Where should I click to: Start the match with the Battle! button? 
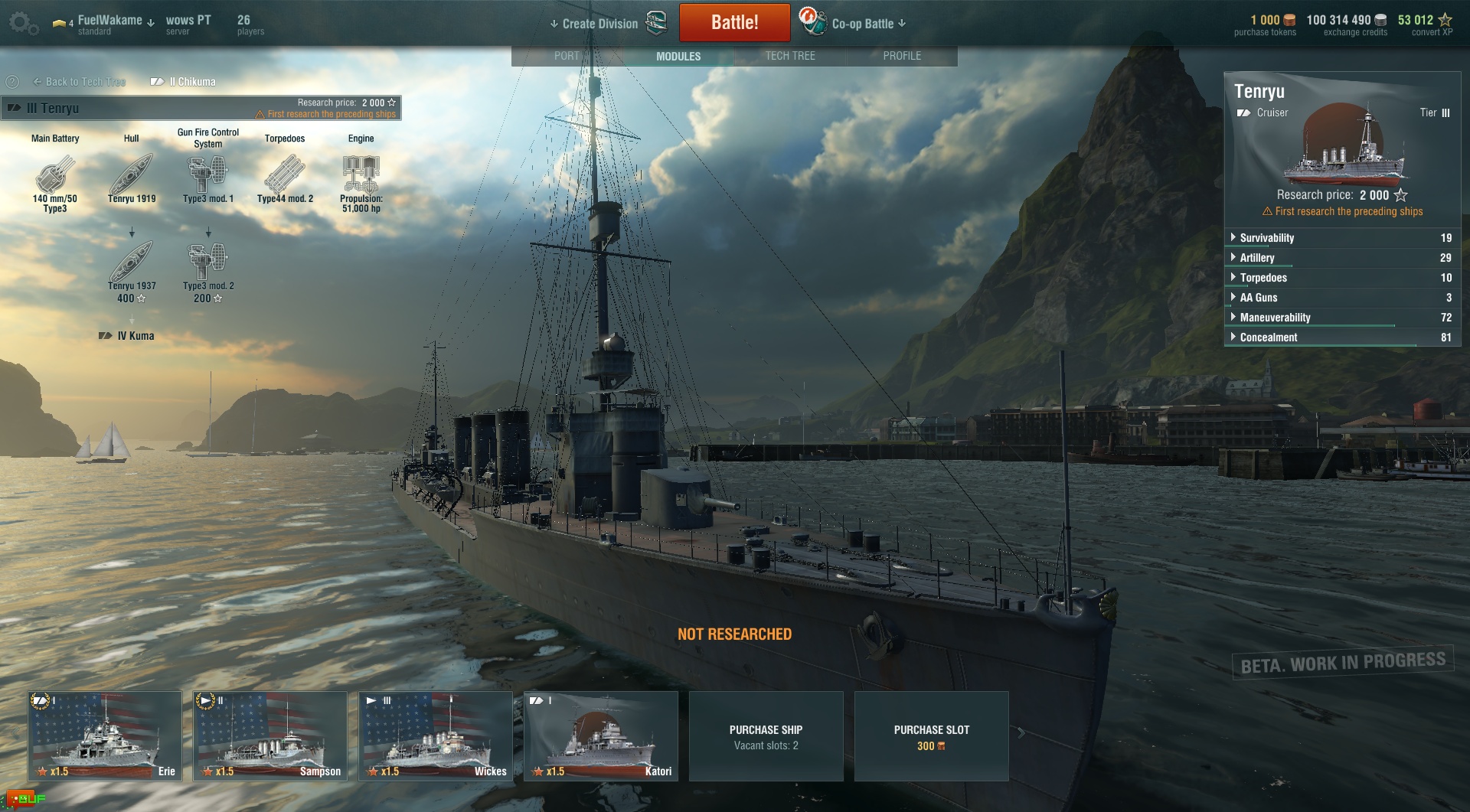734,22
